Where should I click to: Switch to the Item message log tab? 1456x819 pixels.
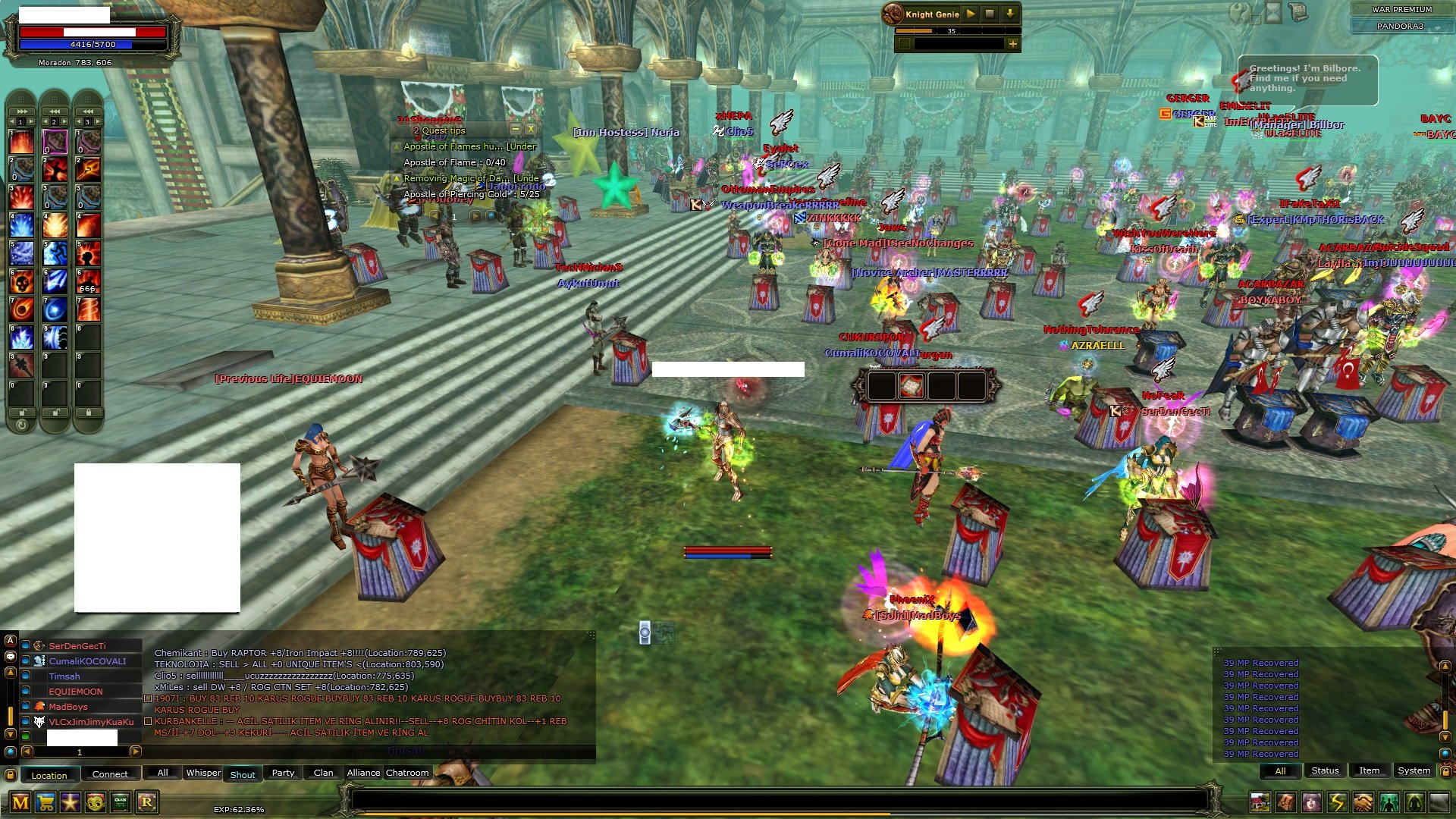pos(1370,770)
